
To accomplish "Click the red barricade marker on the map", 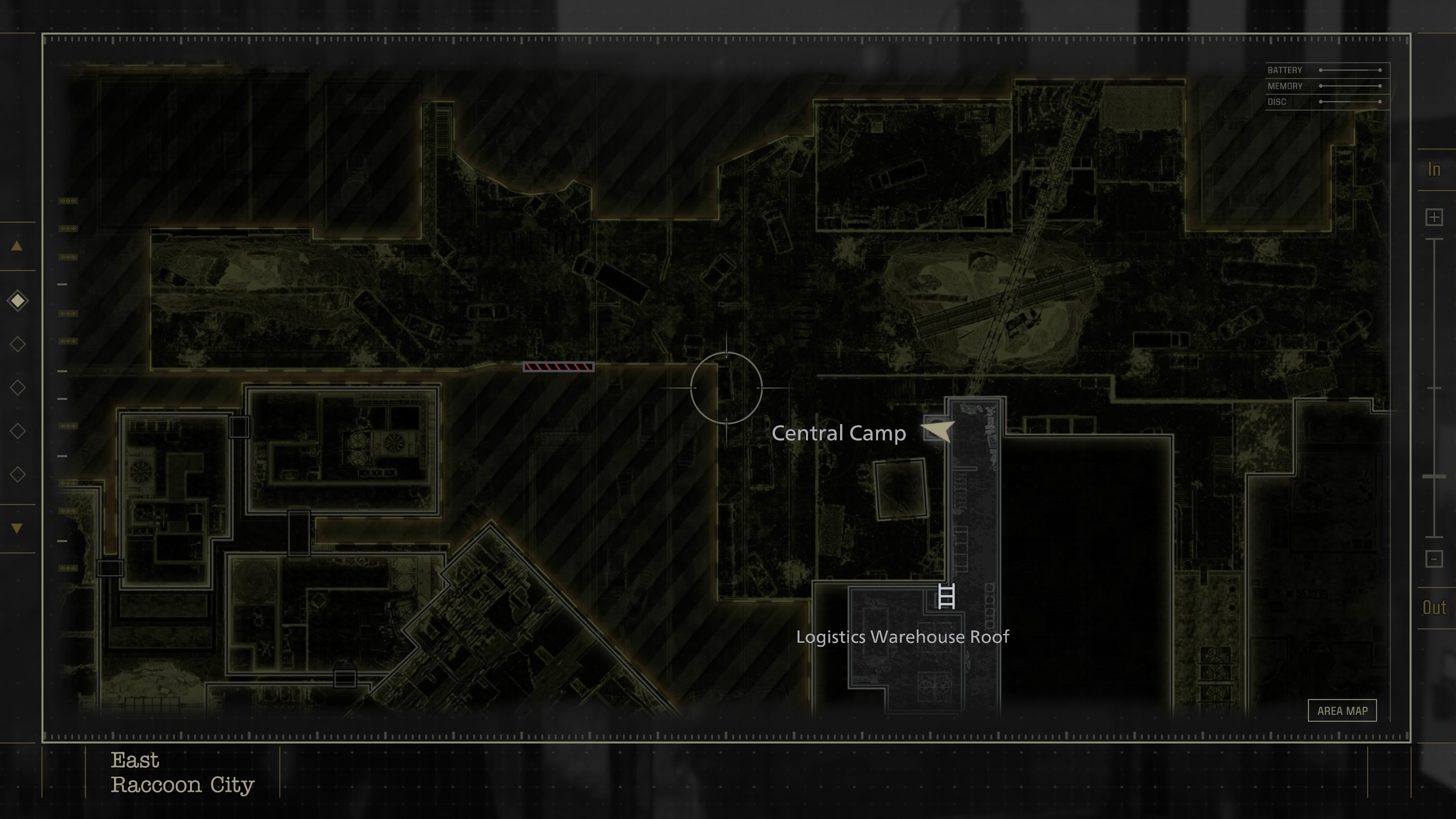I will point(557,367).
